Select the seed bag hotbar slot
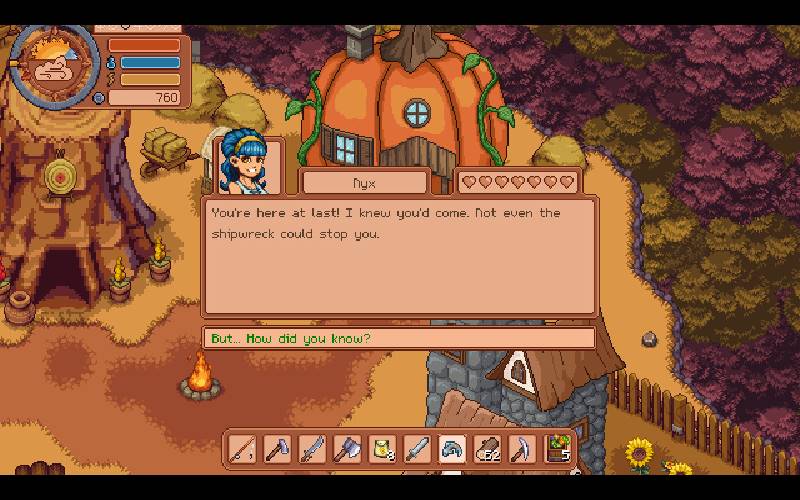The height and width of the screenshot is (500, 800). [x=382, y=449]
